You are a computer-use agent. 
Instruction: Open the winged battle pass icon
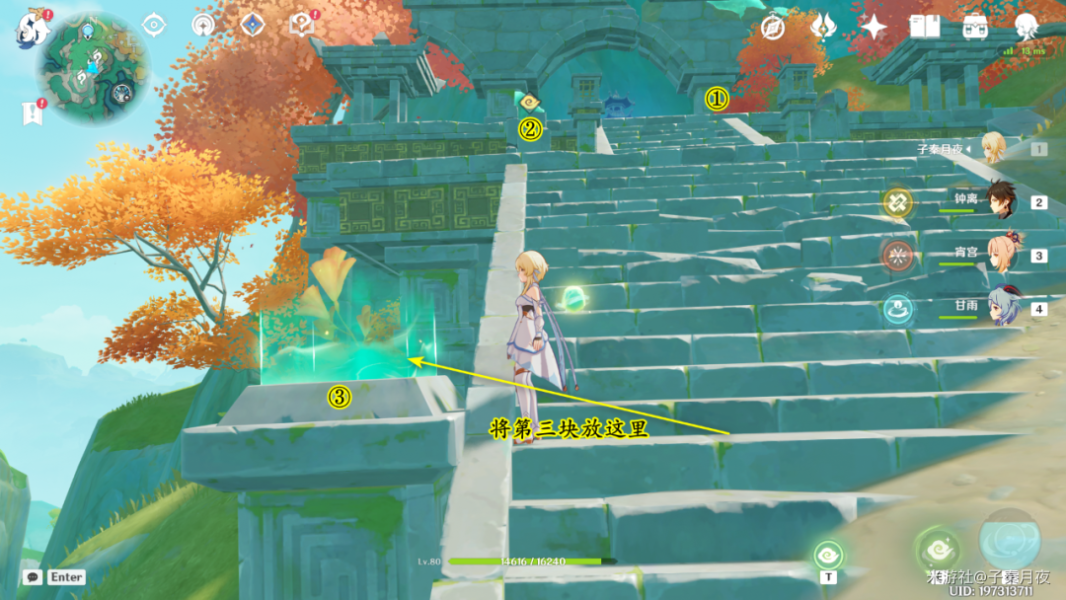(x=823, y=27)
